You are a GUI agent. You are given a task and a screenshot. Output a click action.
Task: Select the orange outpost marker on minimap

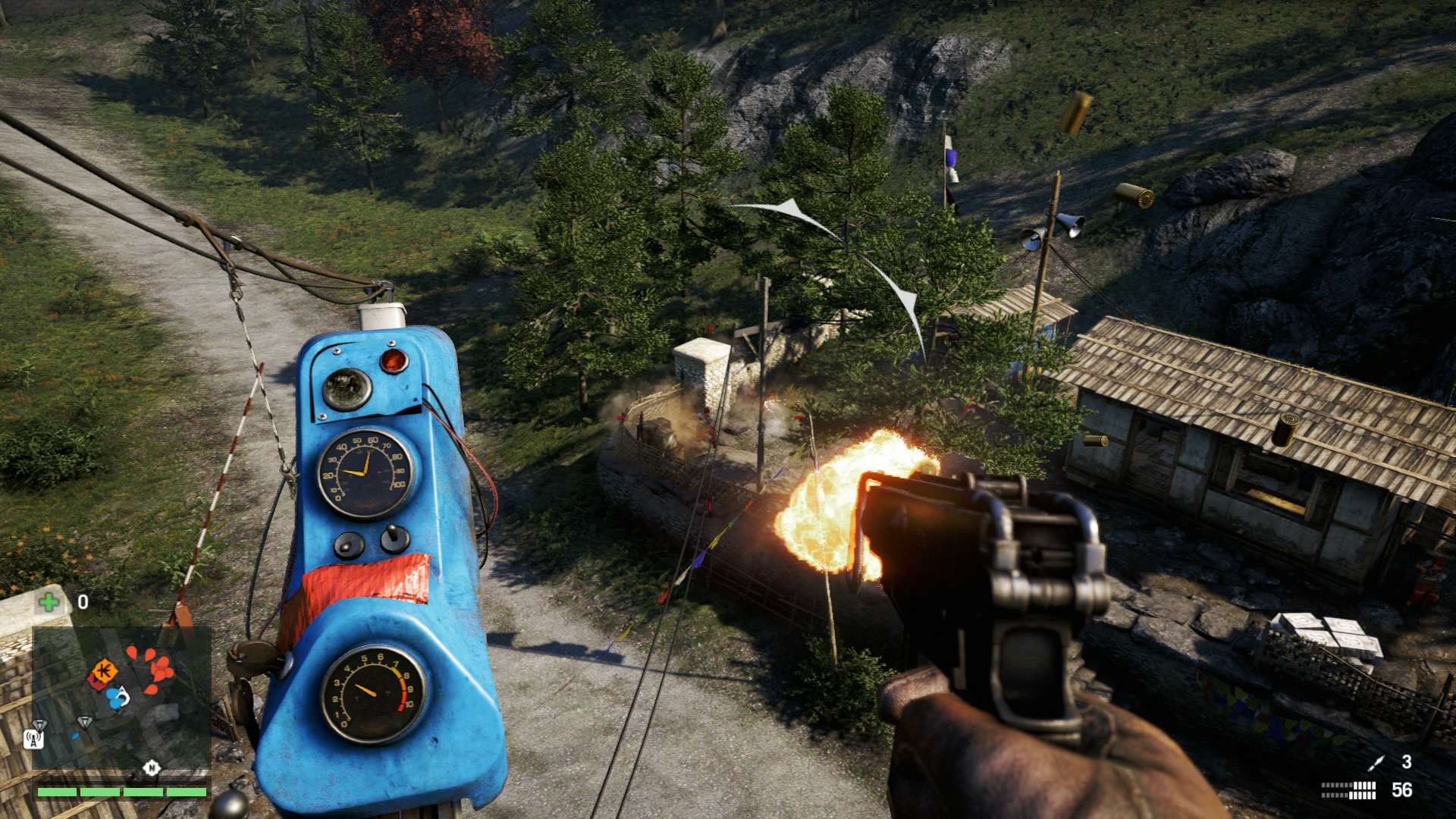tap(104, 671)
